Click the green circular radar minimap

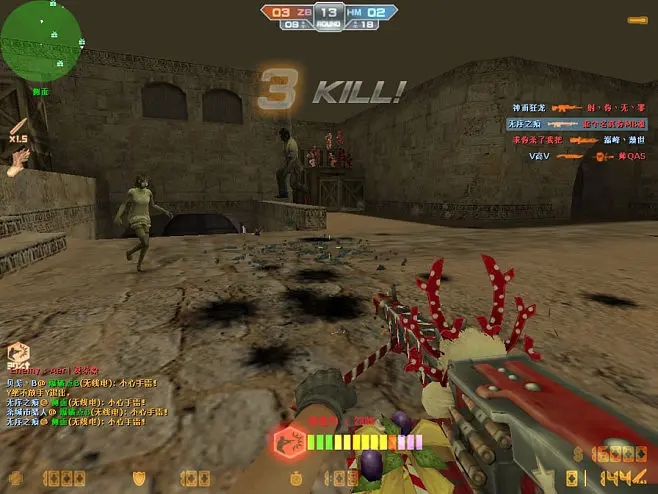click(x=40, y=40)
